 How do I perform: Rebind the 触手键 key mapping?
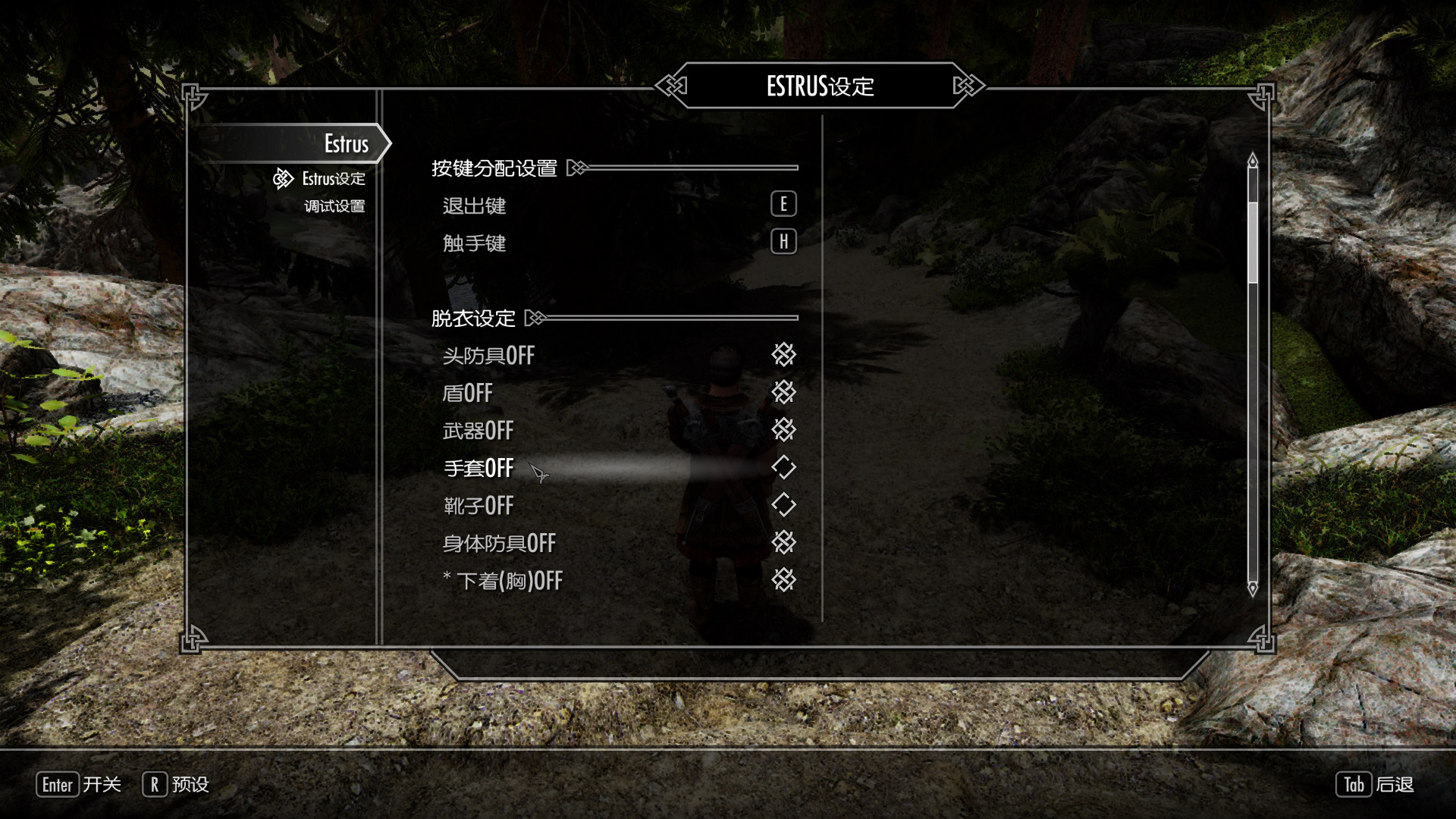point(783,242)
